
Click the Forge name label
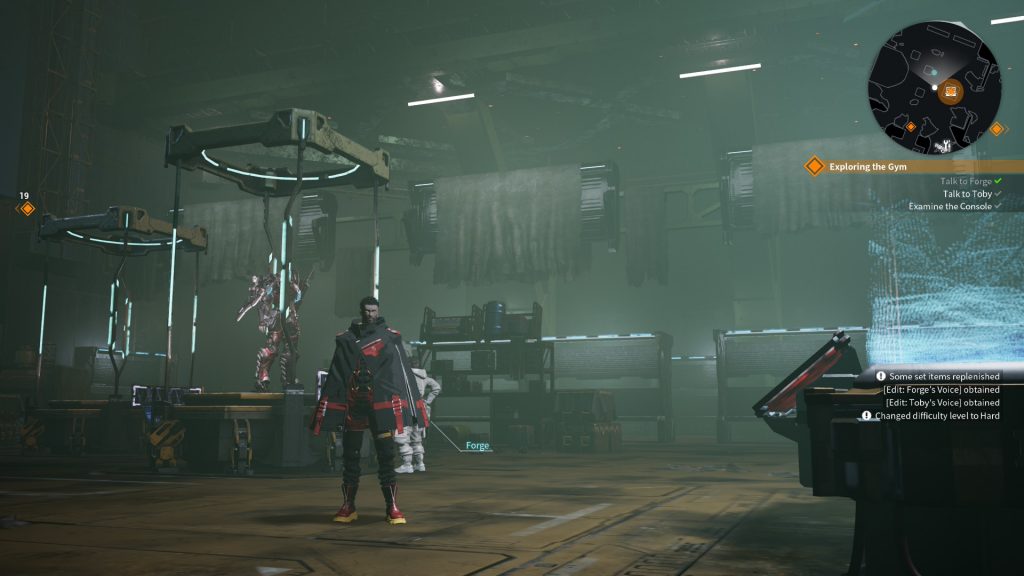478,446
